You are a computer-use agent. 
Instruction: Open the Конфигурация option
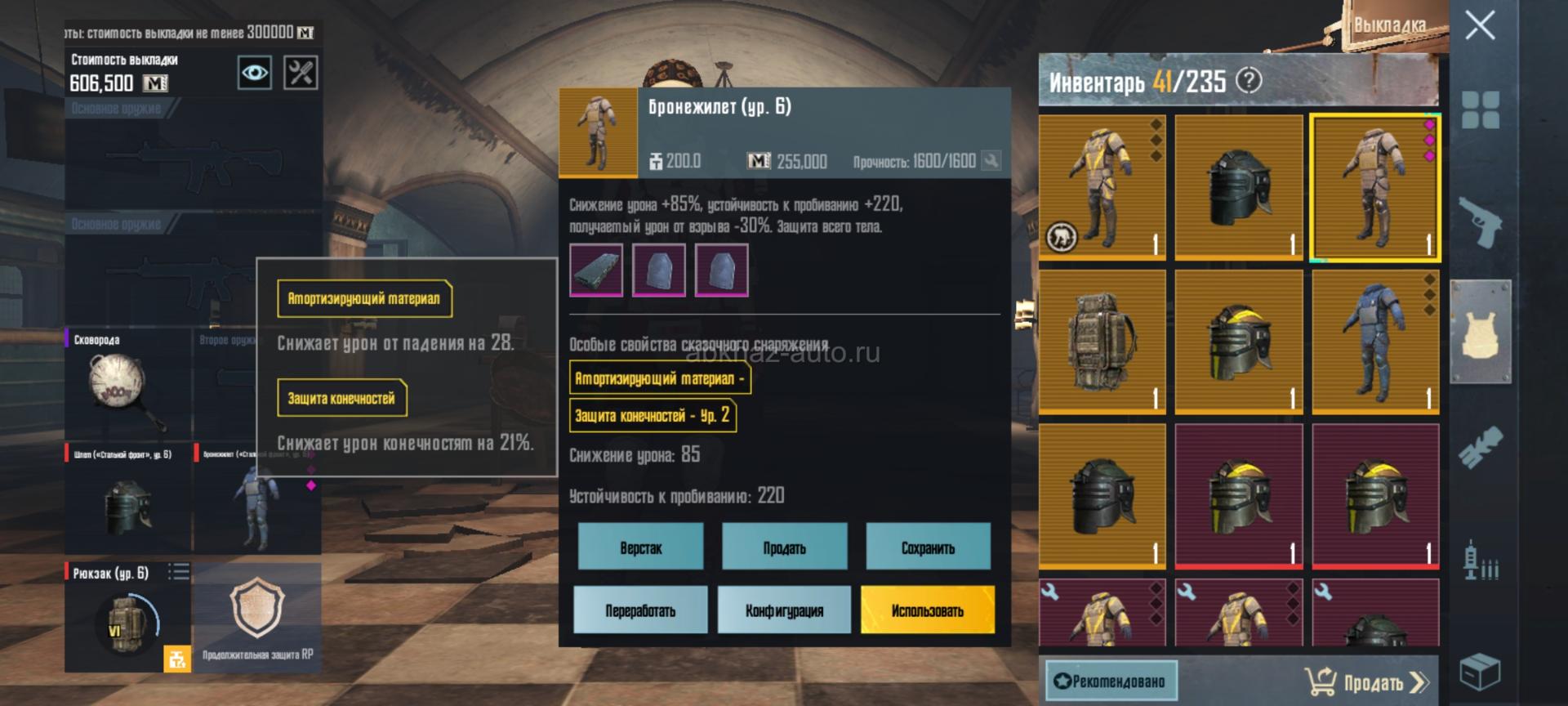(x=784, y=610)
